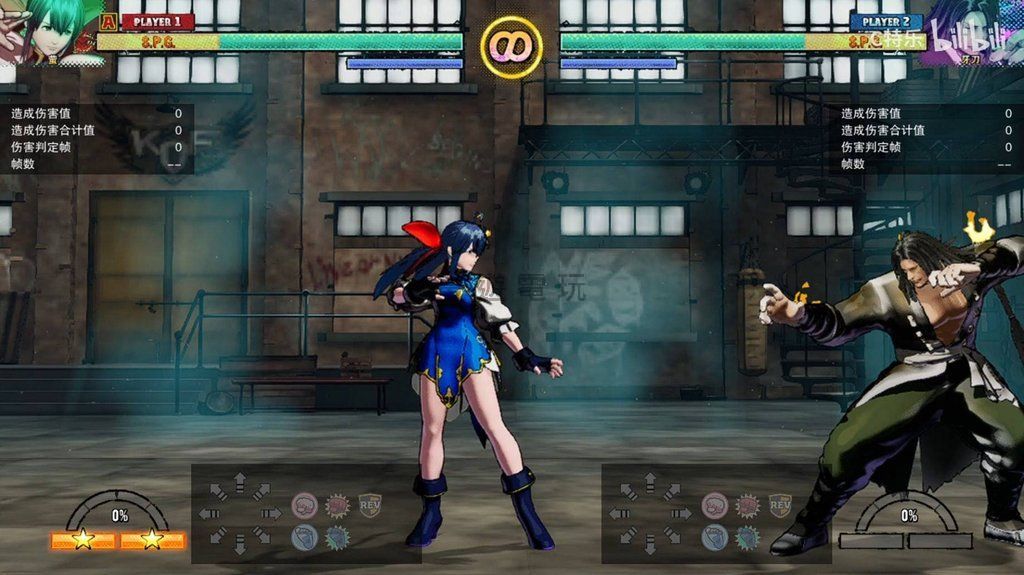Select Player 2's REV shield icon
The image size is (1024, 575).
pos(779,505)
